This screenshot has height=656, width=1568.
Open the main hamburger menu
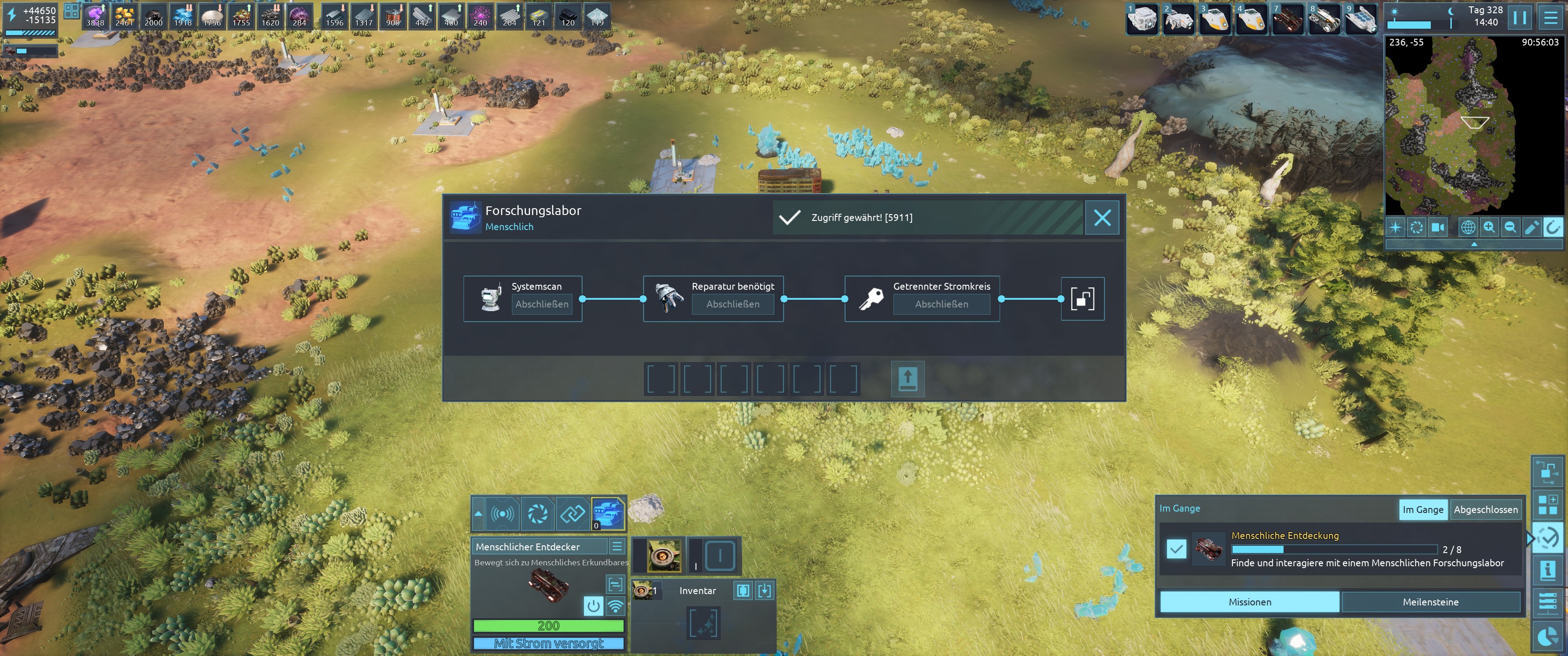(1550, 17)
